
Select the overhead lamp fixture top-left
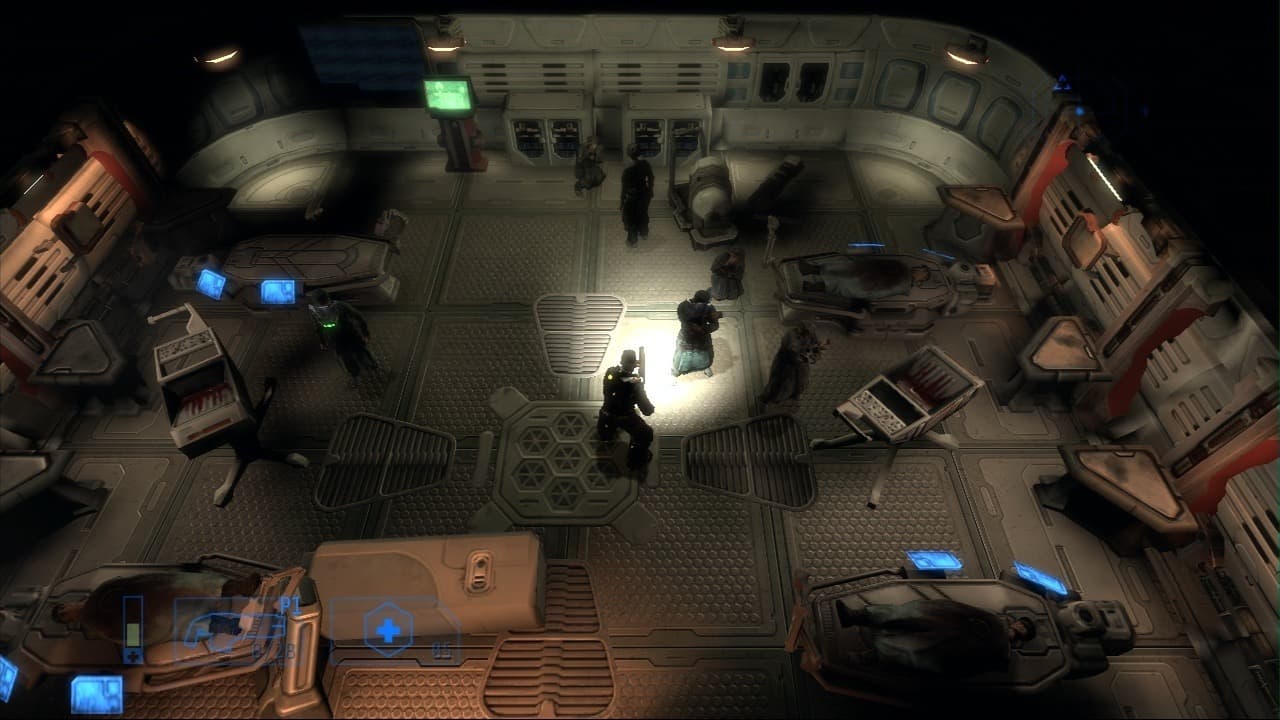coord(220,55)
